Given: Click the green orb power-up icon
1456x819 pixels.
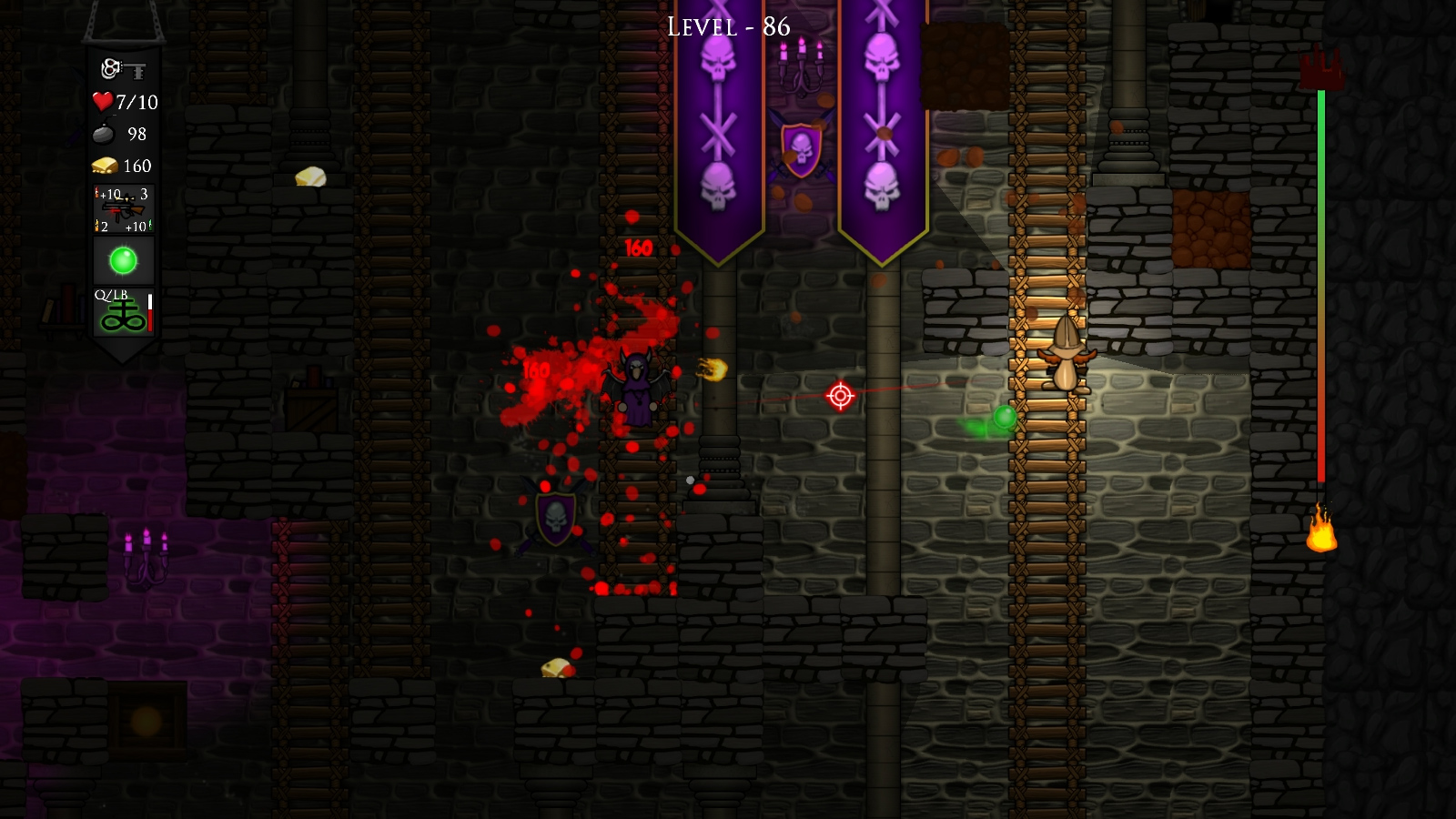Looking at the screenshot, I should pyautogui.click(x=121, y=261).
